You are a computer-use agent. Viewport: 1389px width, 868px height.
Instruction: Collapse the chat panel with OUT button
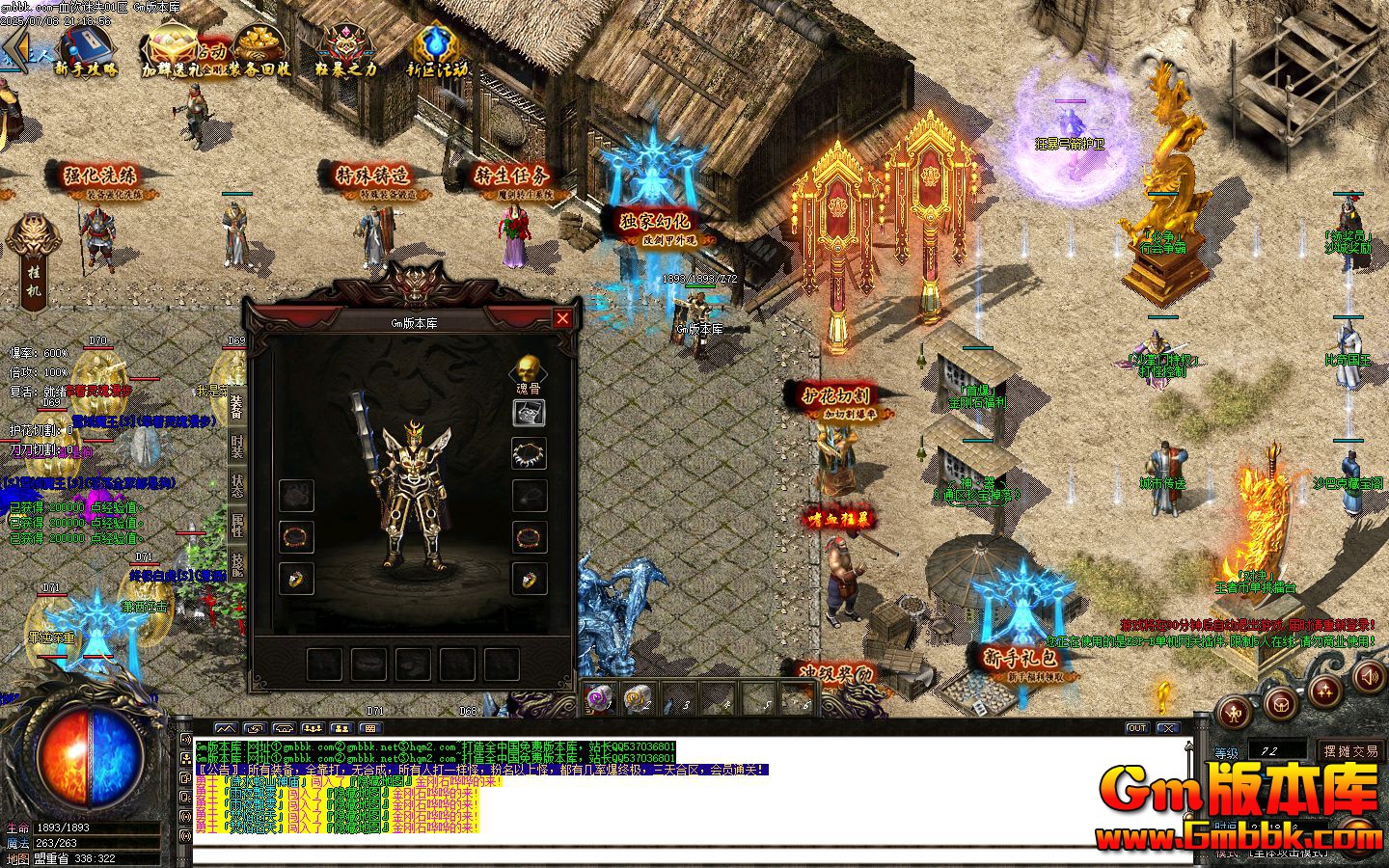click(x=1137, y=728)
